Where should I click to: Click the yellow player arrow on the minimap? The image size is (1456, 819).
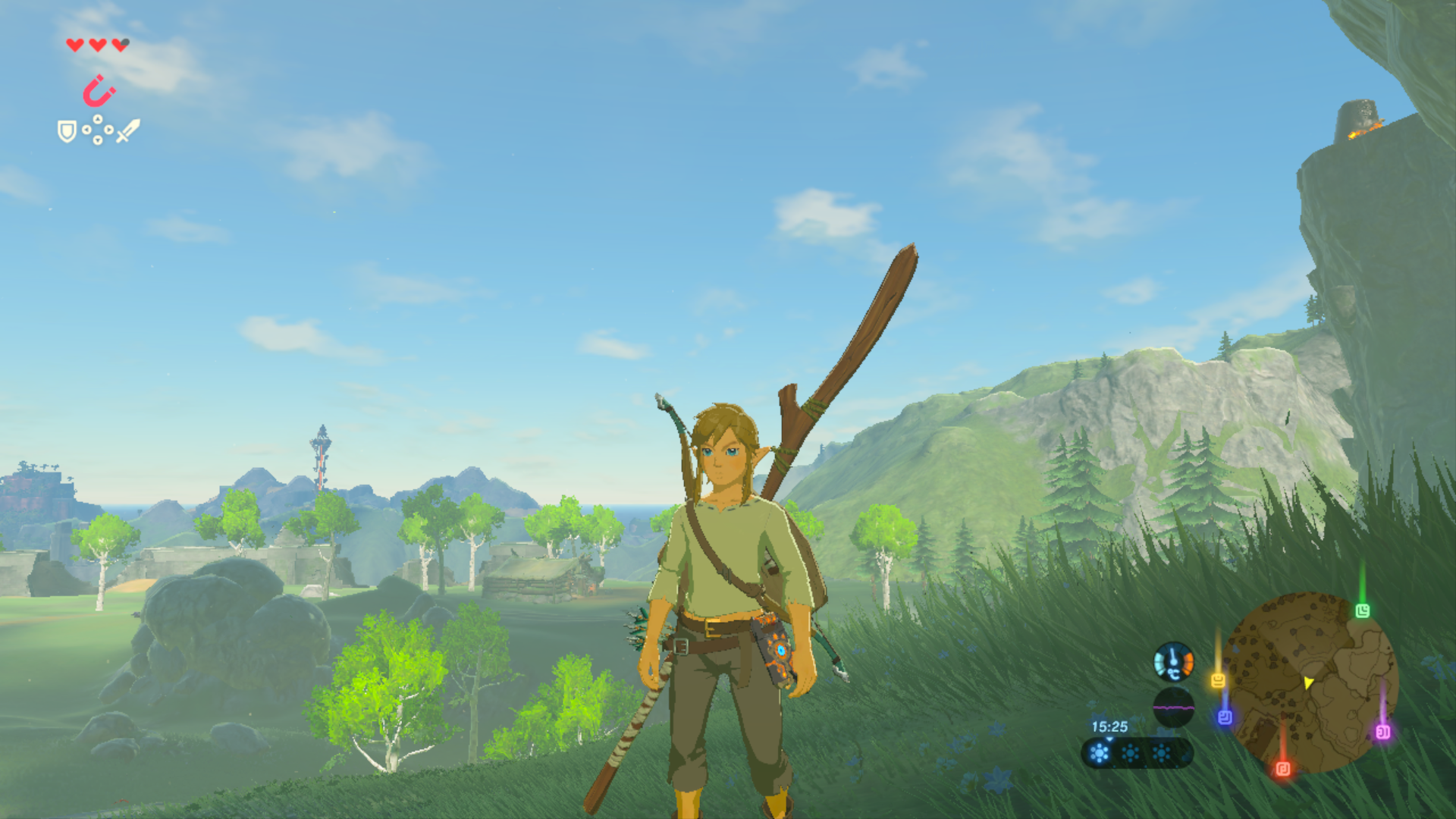(x=1308, y=682)
